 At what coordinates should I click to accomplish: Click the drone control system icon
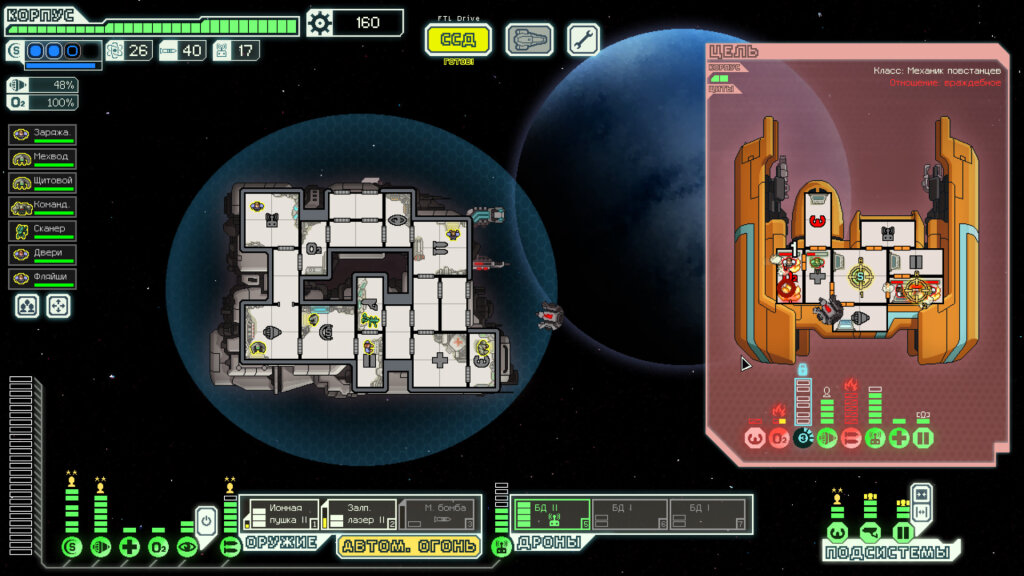[x=501, y=546]
